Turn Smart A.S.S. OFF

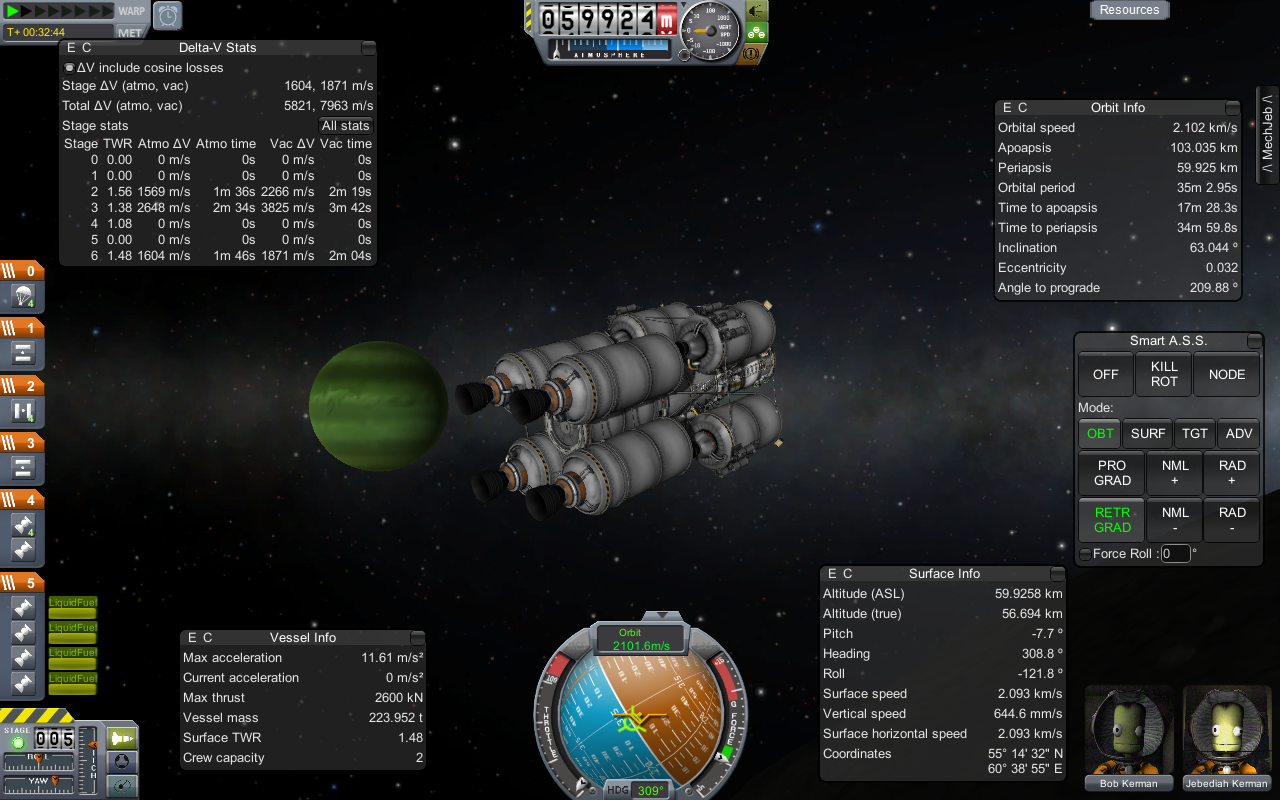coord(1105,374)
